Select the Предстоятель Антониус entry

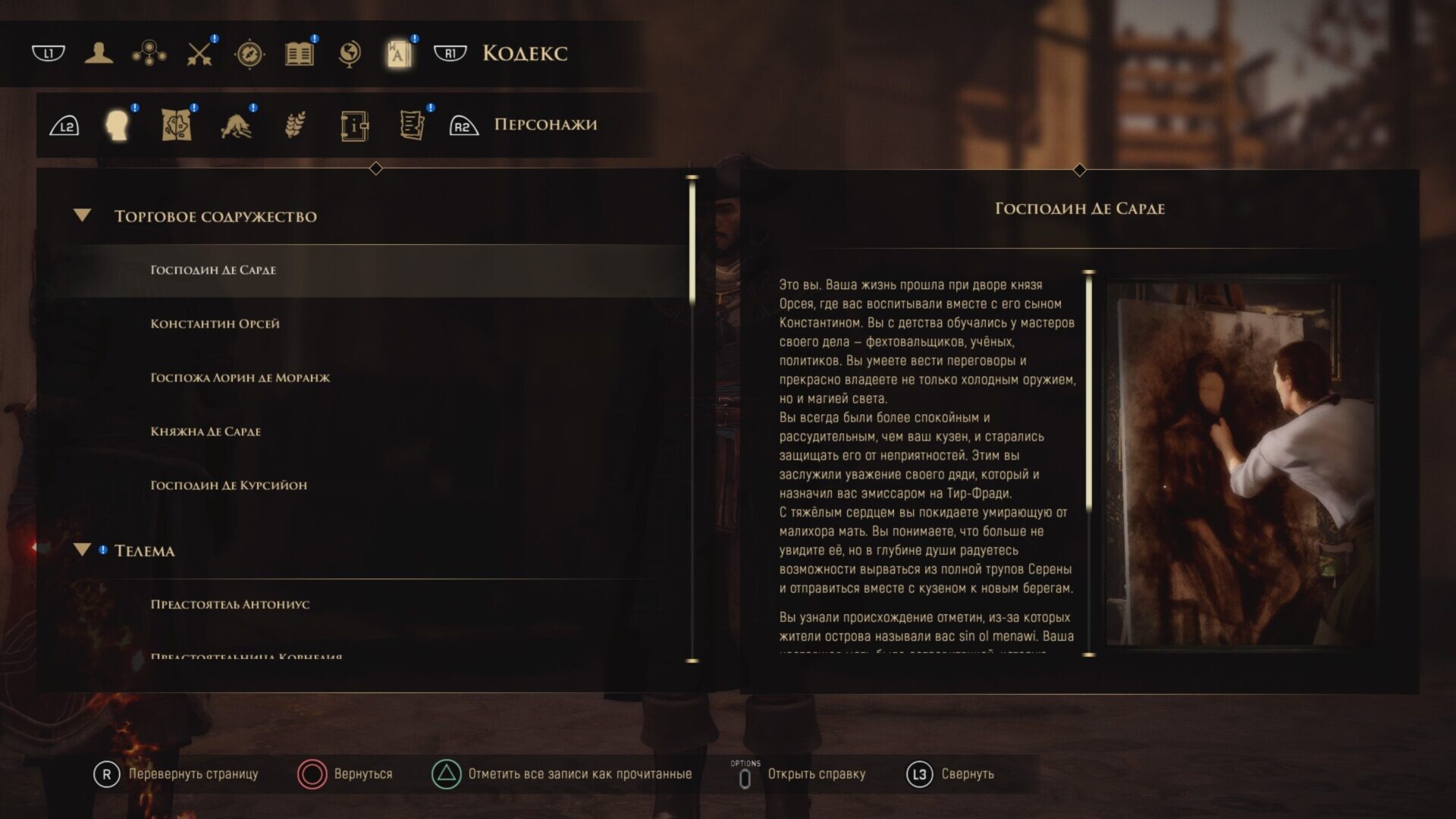click(x=230, y=604)
